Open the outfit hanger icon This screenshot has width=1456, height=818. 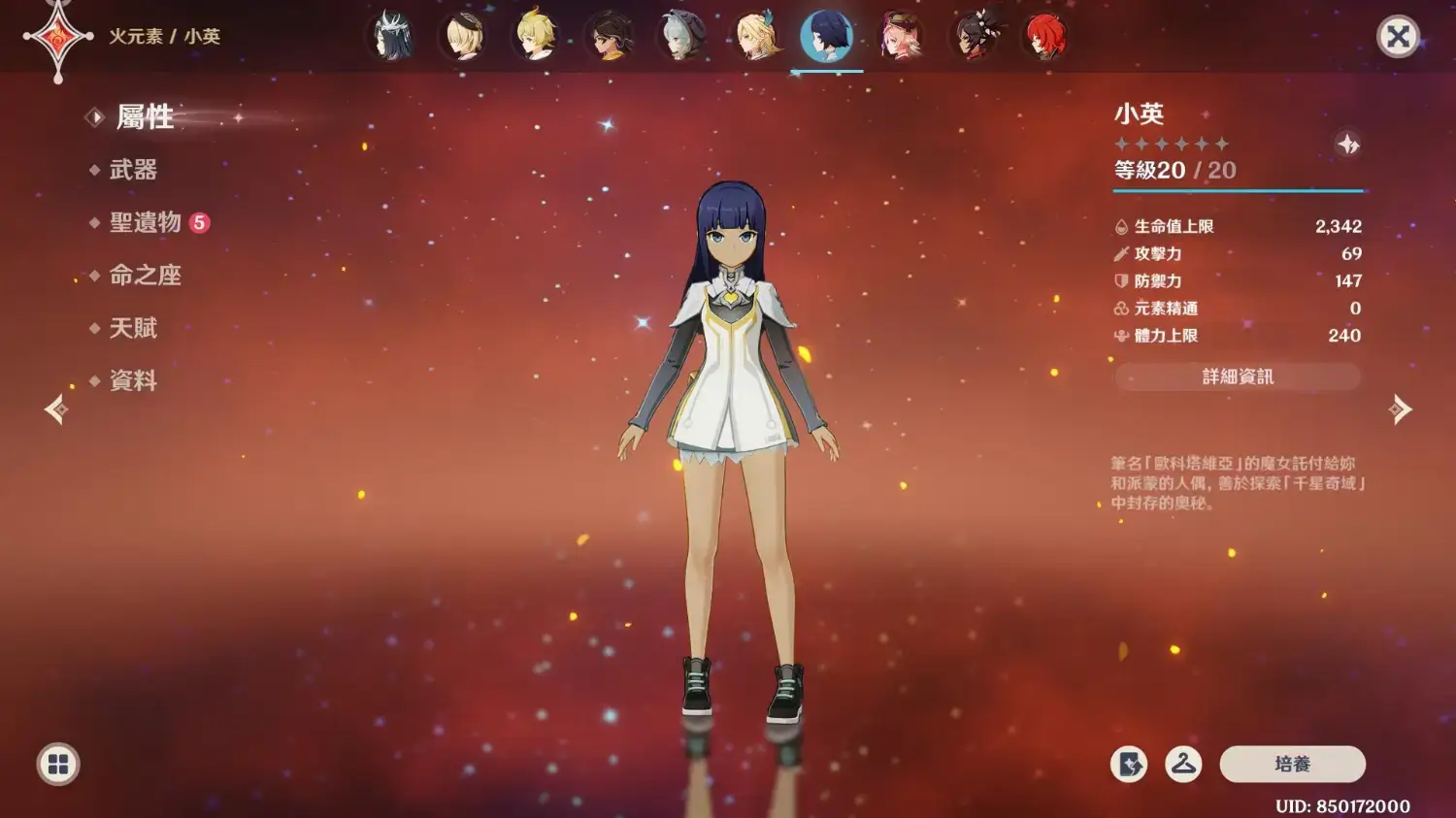pos(1183,765)
